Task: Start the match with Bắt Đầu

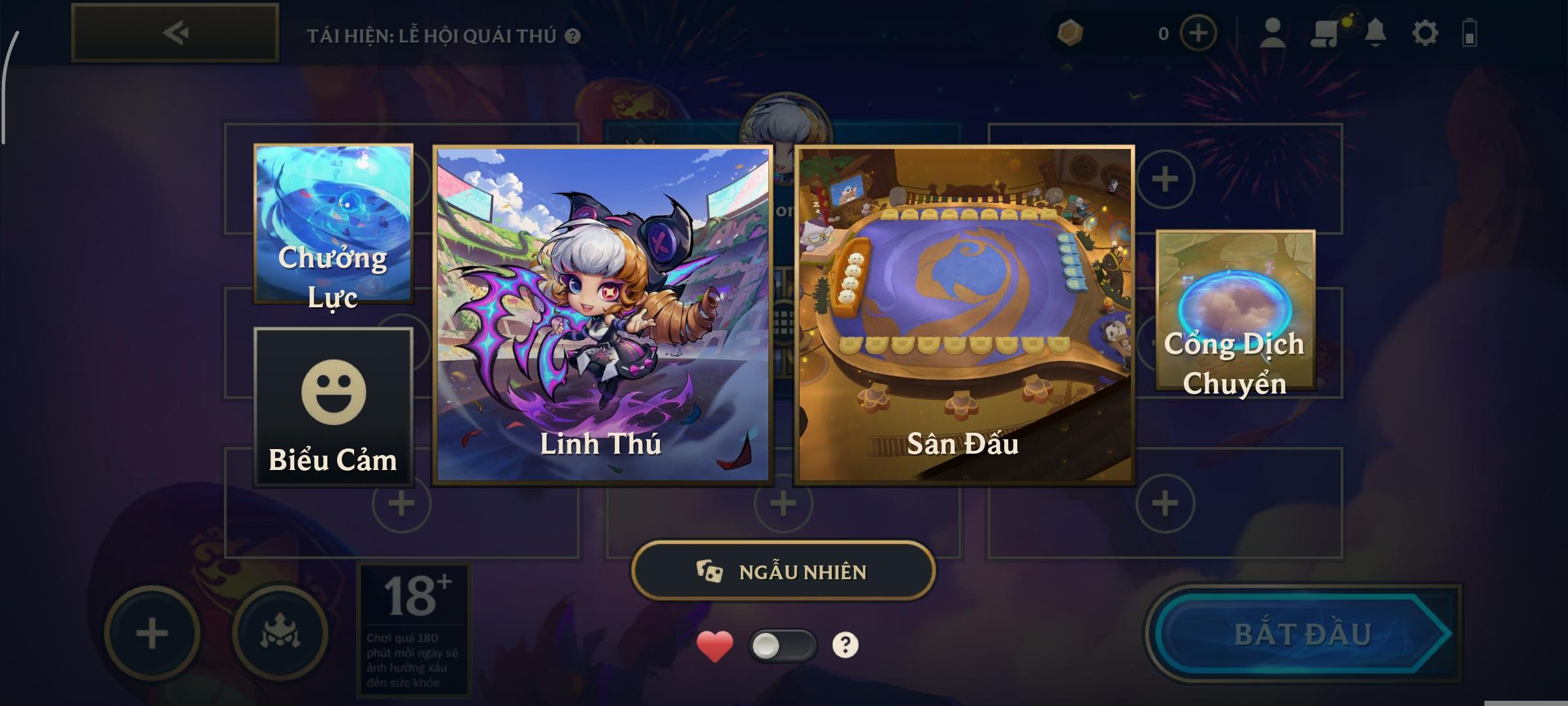Action: point(1302,633)
